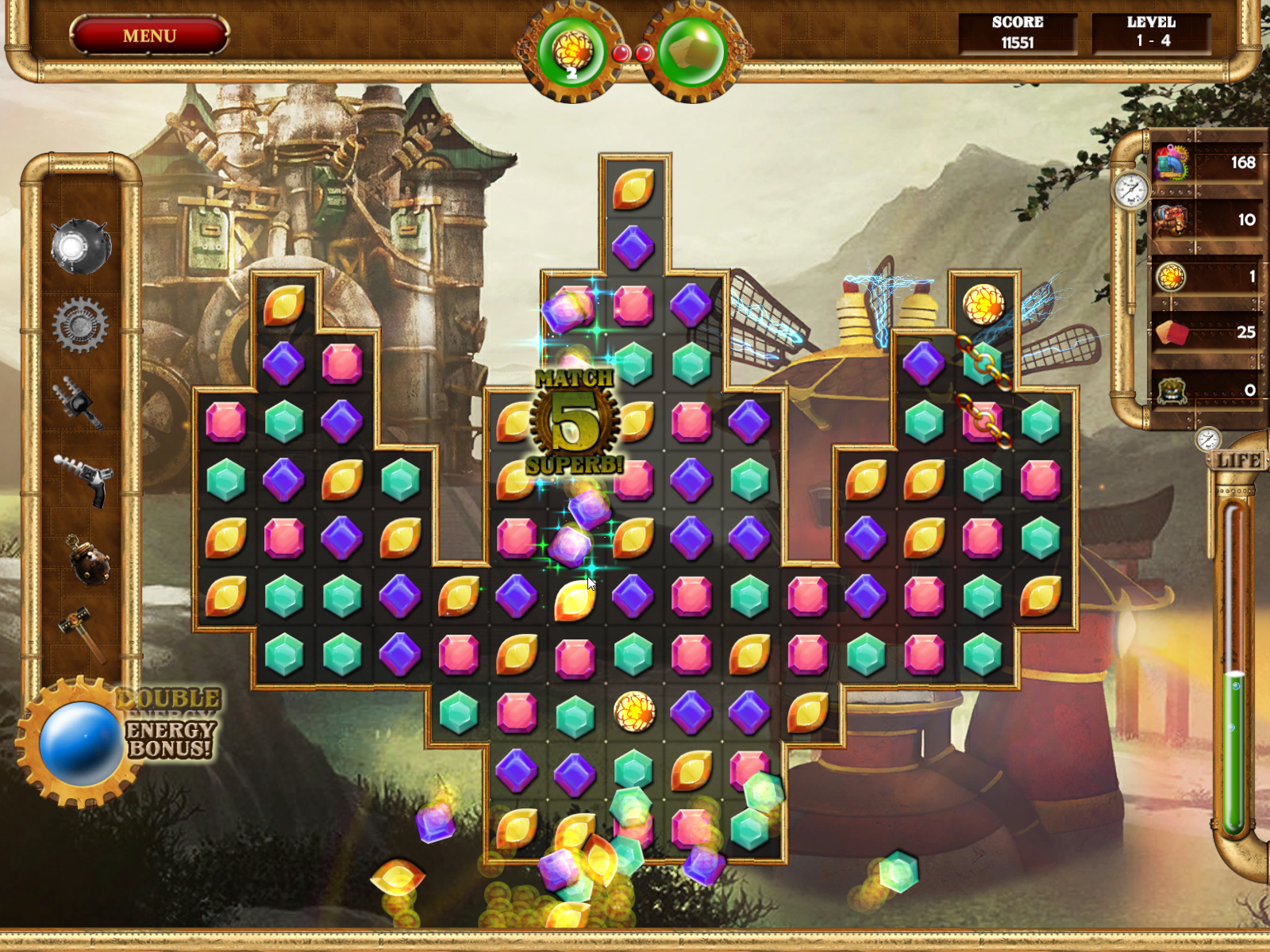1270x952 pixels.
Task: Select the green gem booster at the top
Action: (692, 49)
